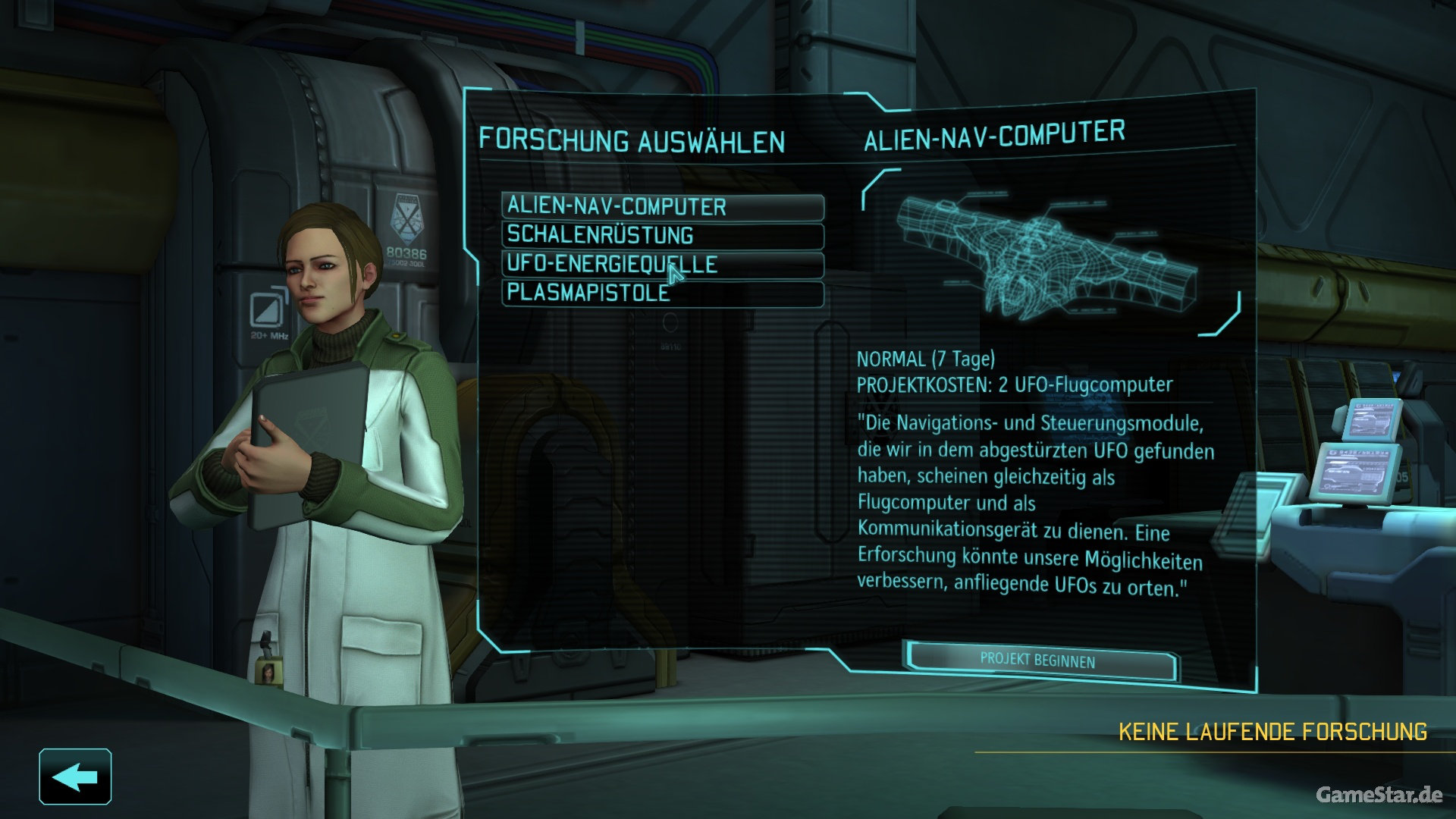The height and width of the screenshot is (819, 1456).
Task: Pick the UFO-Energiequelle research project
Action: click(x=662, y=264)
